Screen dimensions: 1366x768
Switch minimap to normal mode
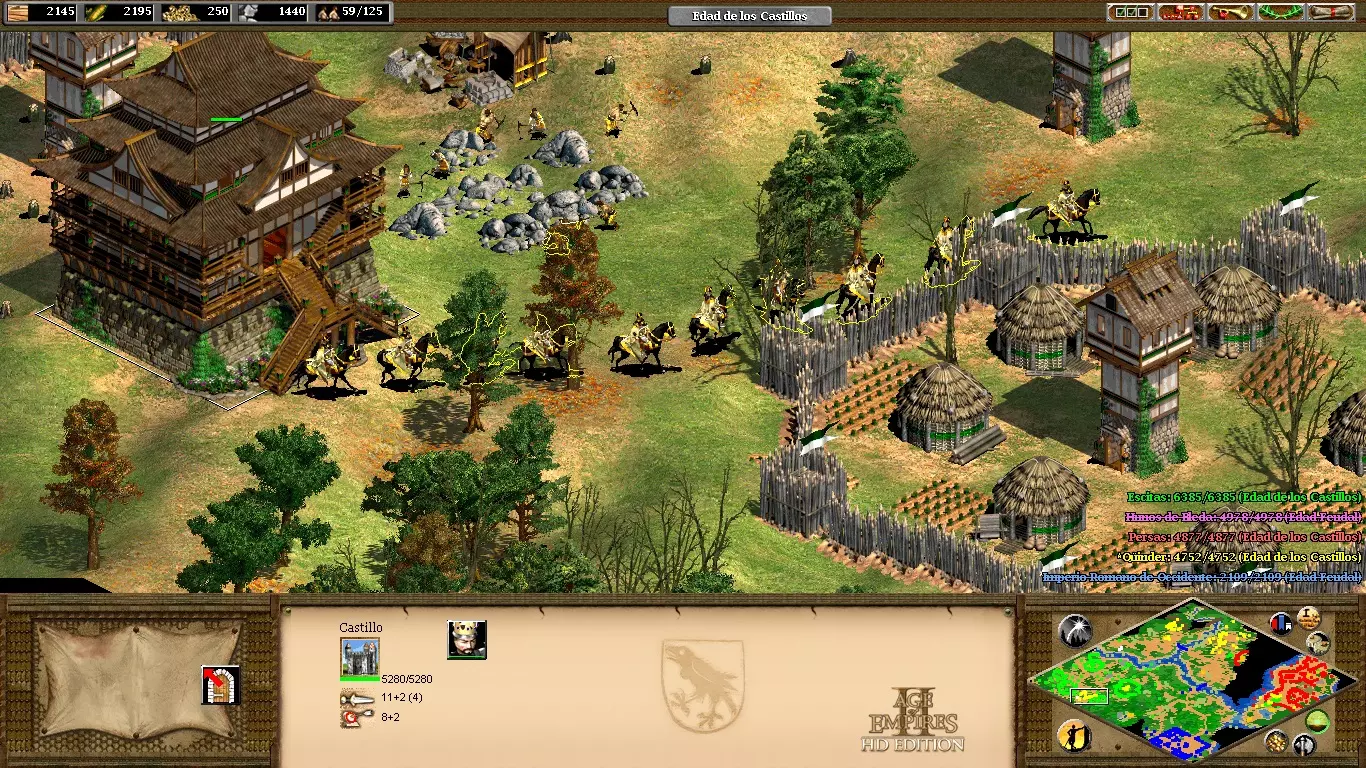point(1318,644)
